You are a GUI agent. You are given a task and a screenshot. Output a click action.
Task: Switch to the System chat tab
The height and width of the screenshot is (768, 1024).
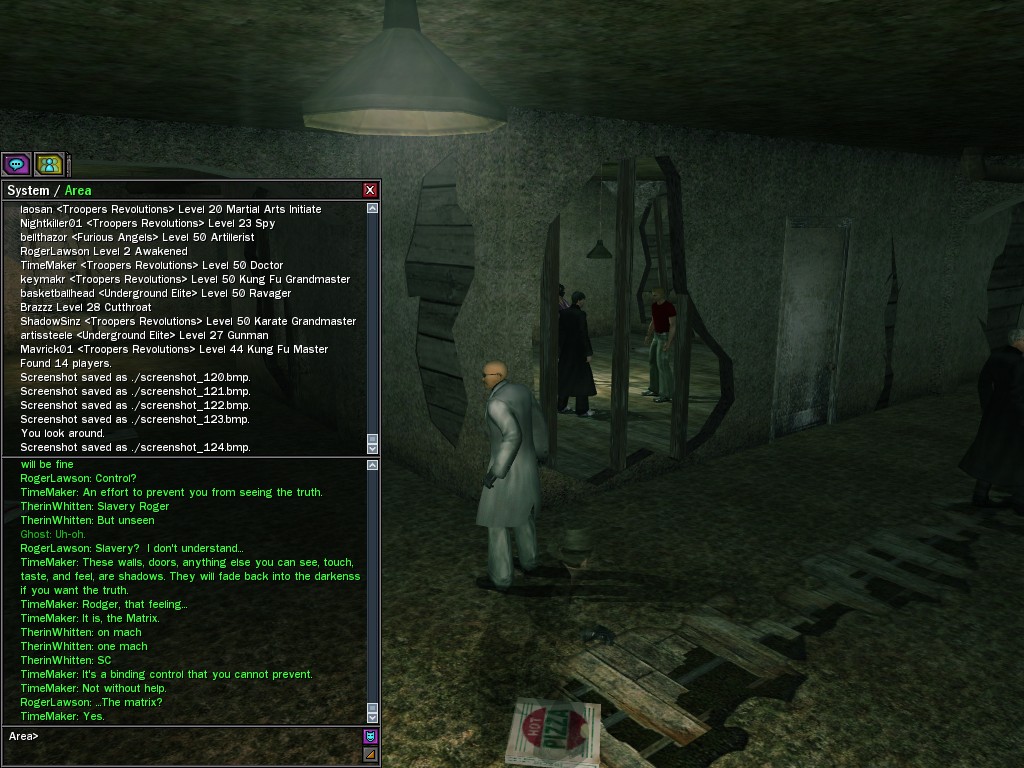tap(28, 190)
